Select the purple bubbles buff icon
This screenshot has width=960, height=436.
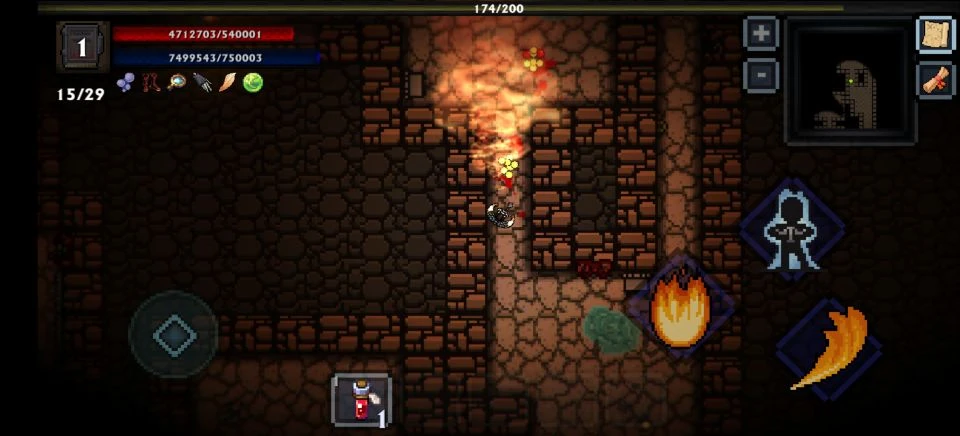pos(125,83)
